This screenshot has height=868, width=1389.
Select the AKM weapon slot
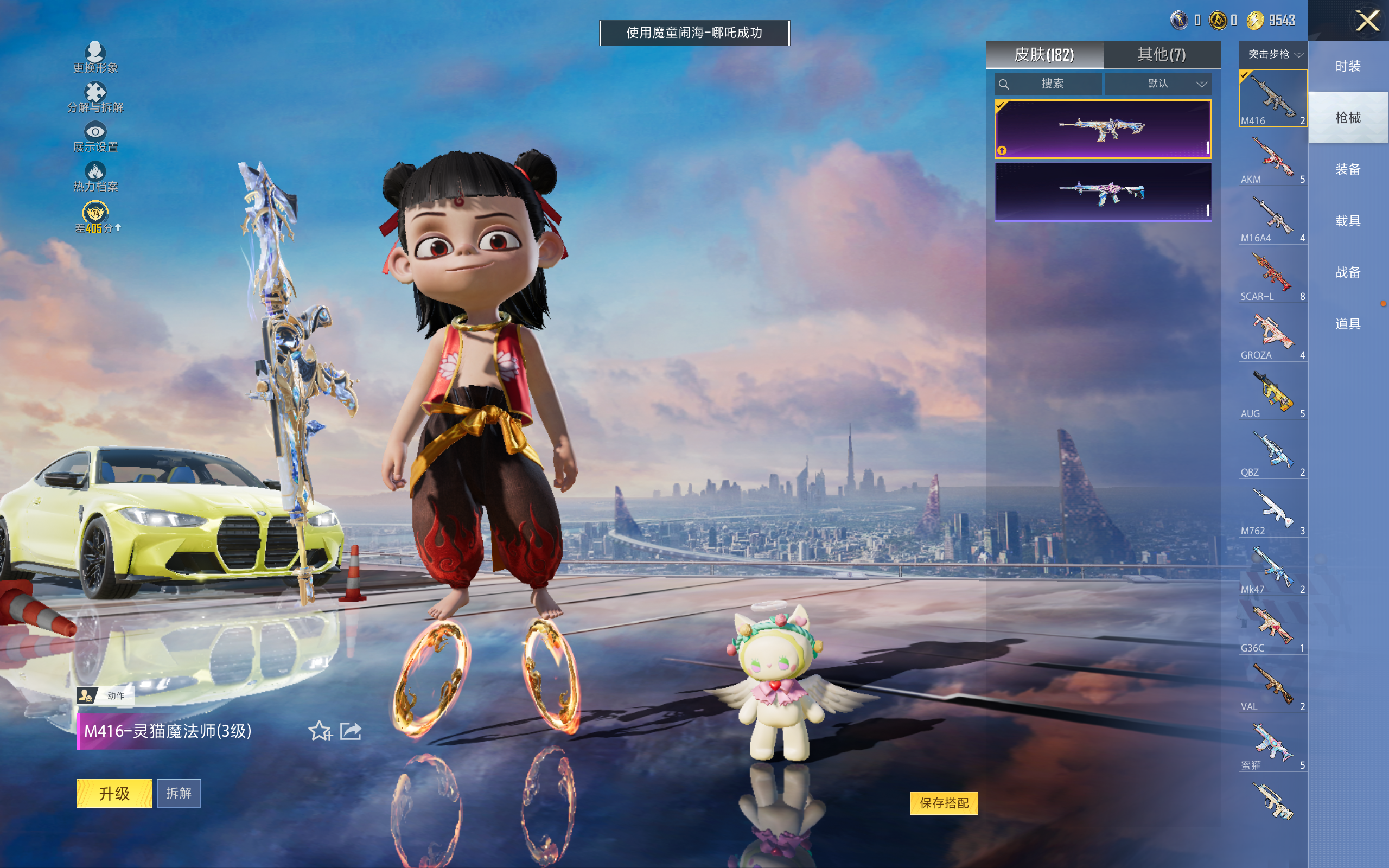1272,158
